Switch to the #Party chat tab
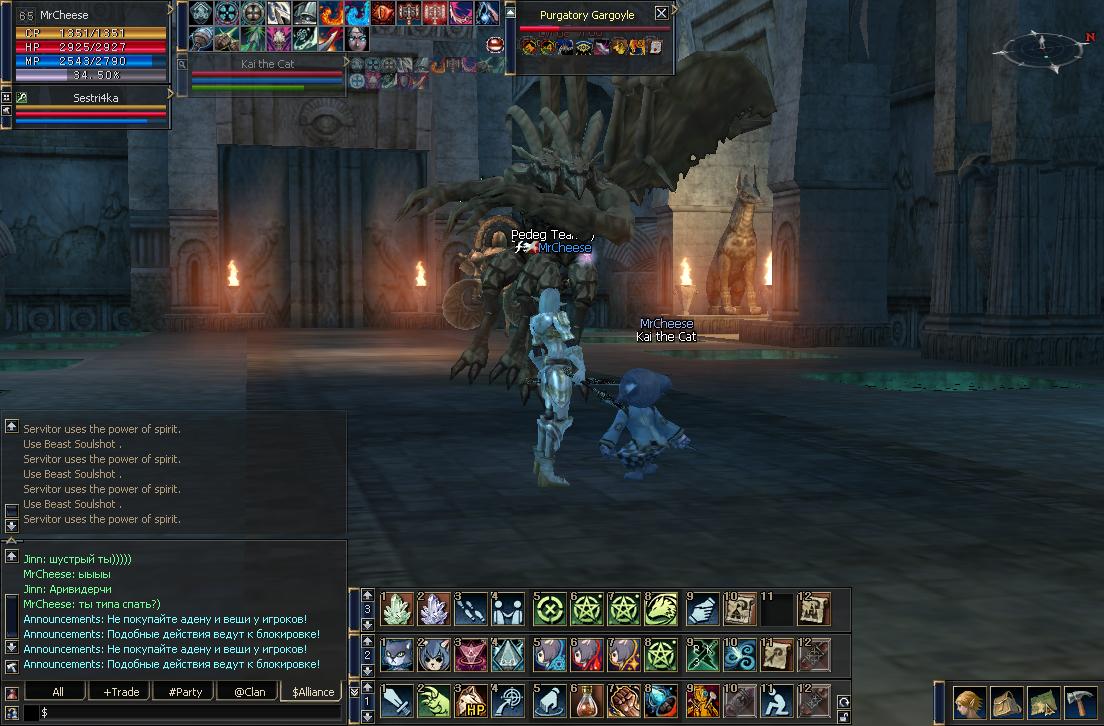Screen dimensions: 1104x726 click(185, 691)
